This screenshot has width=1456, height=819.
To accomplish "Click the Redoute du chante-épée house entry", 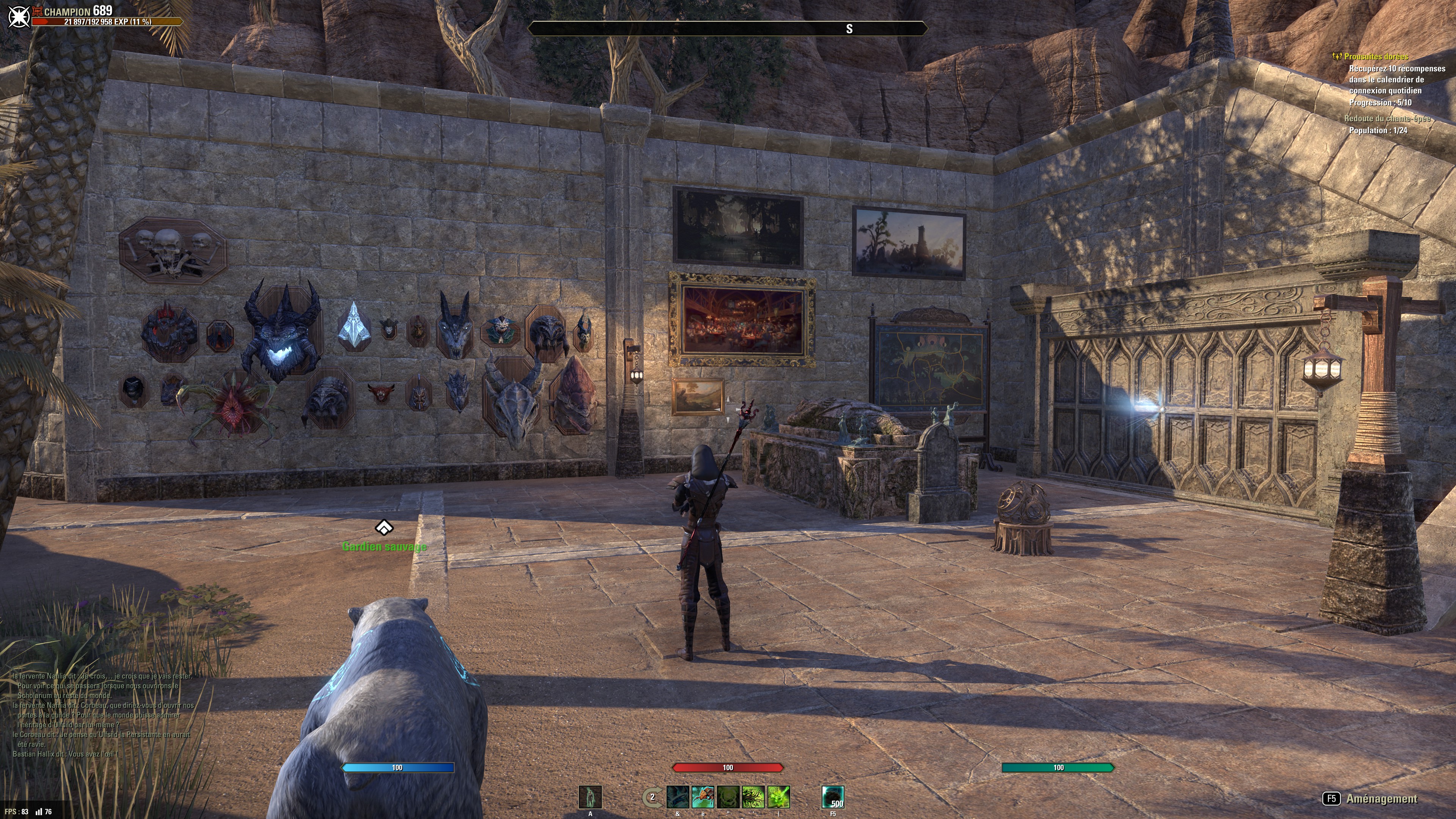I will click(x=1387, y=119).
